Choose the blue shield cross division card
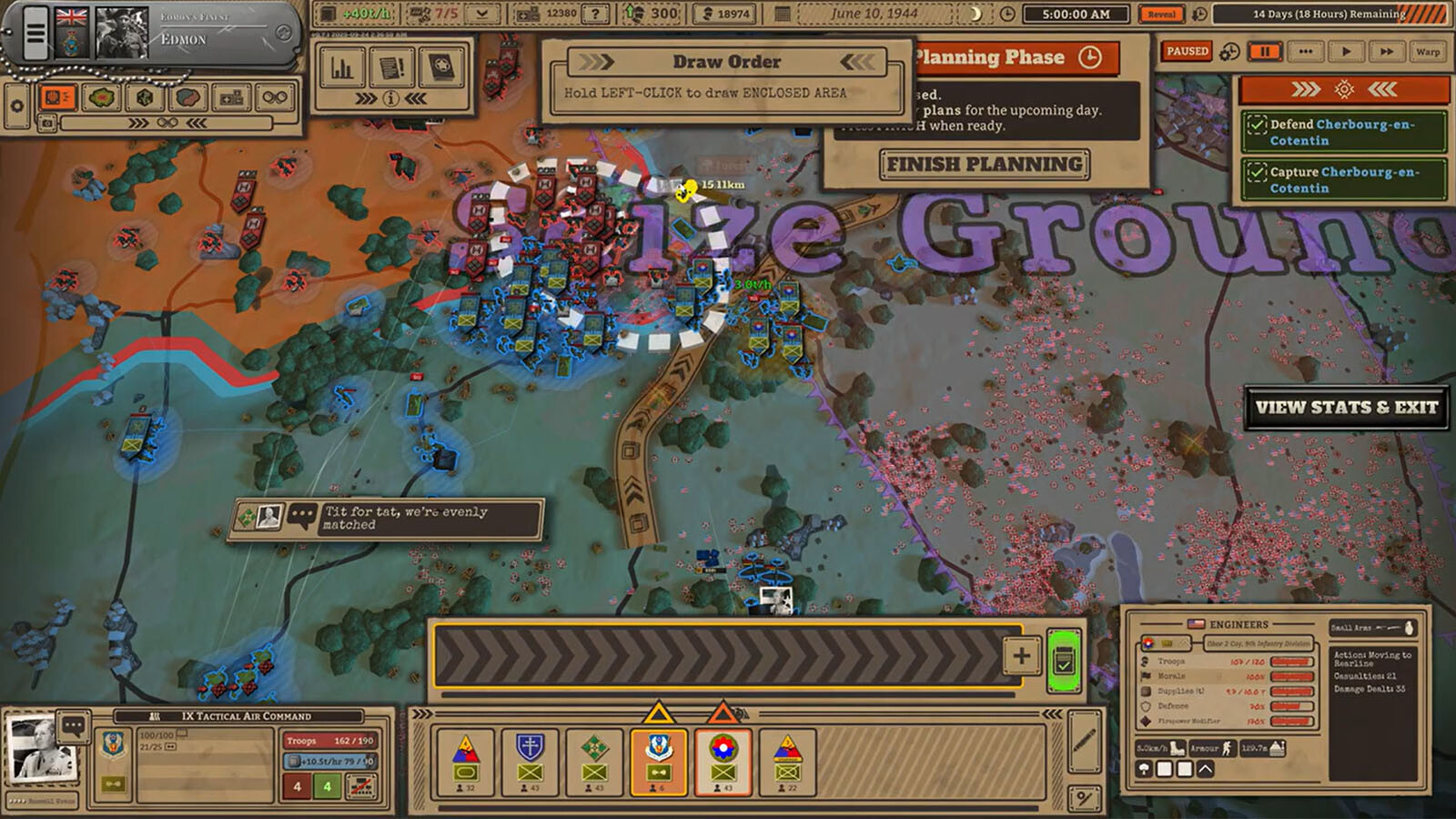The height and width of the screenshot is (819, 1456). 530,762
